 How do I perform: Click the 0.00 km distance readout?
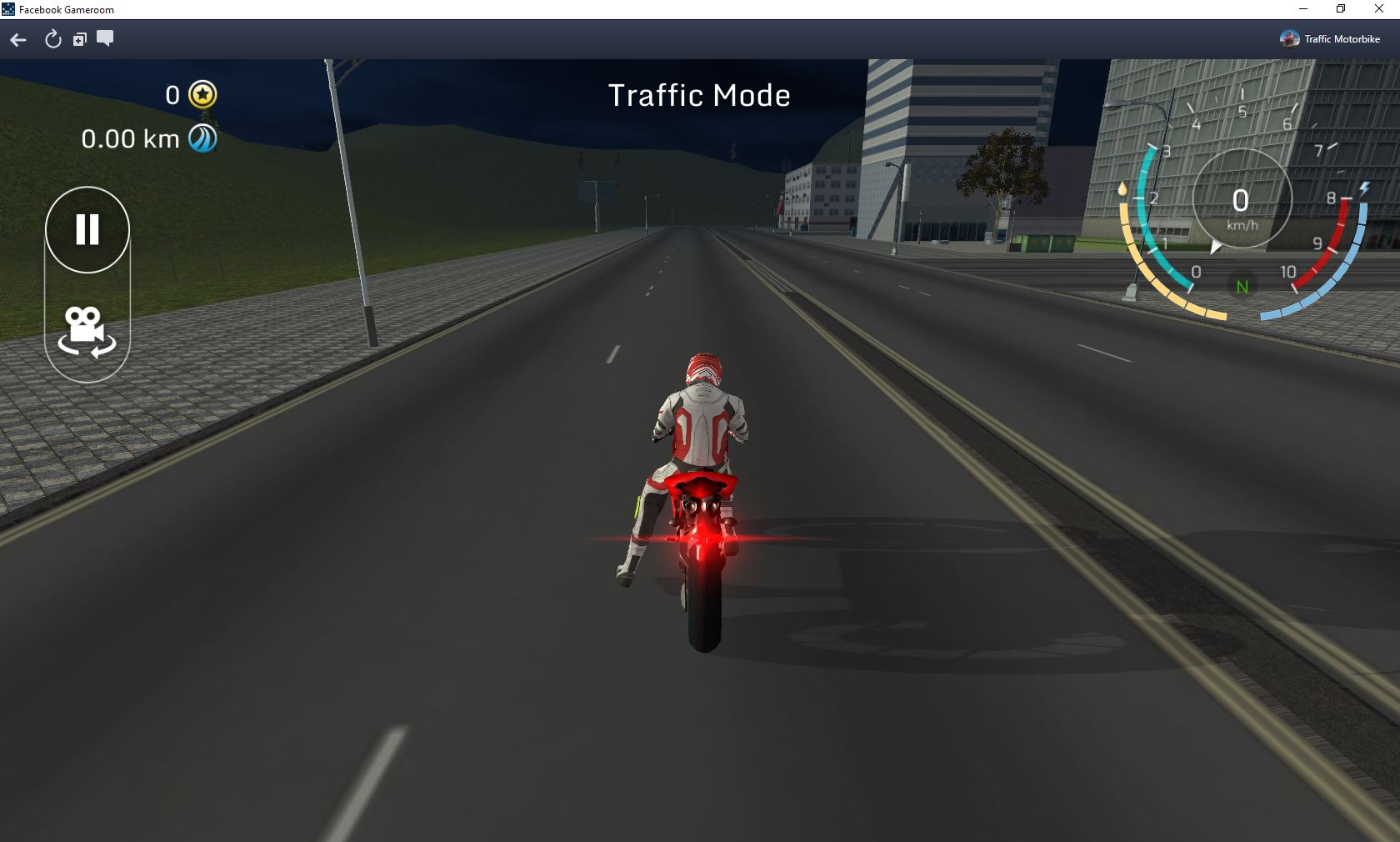[x=129, y=138]
